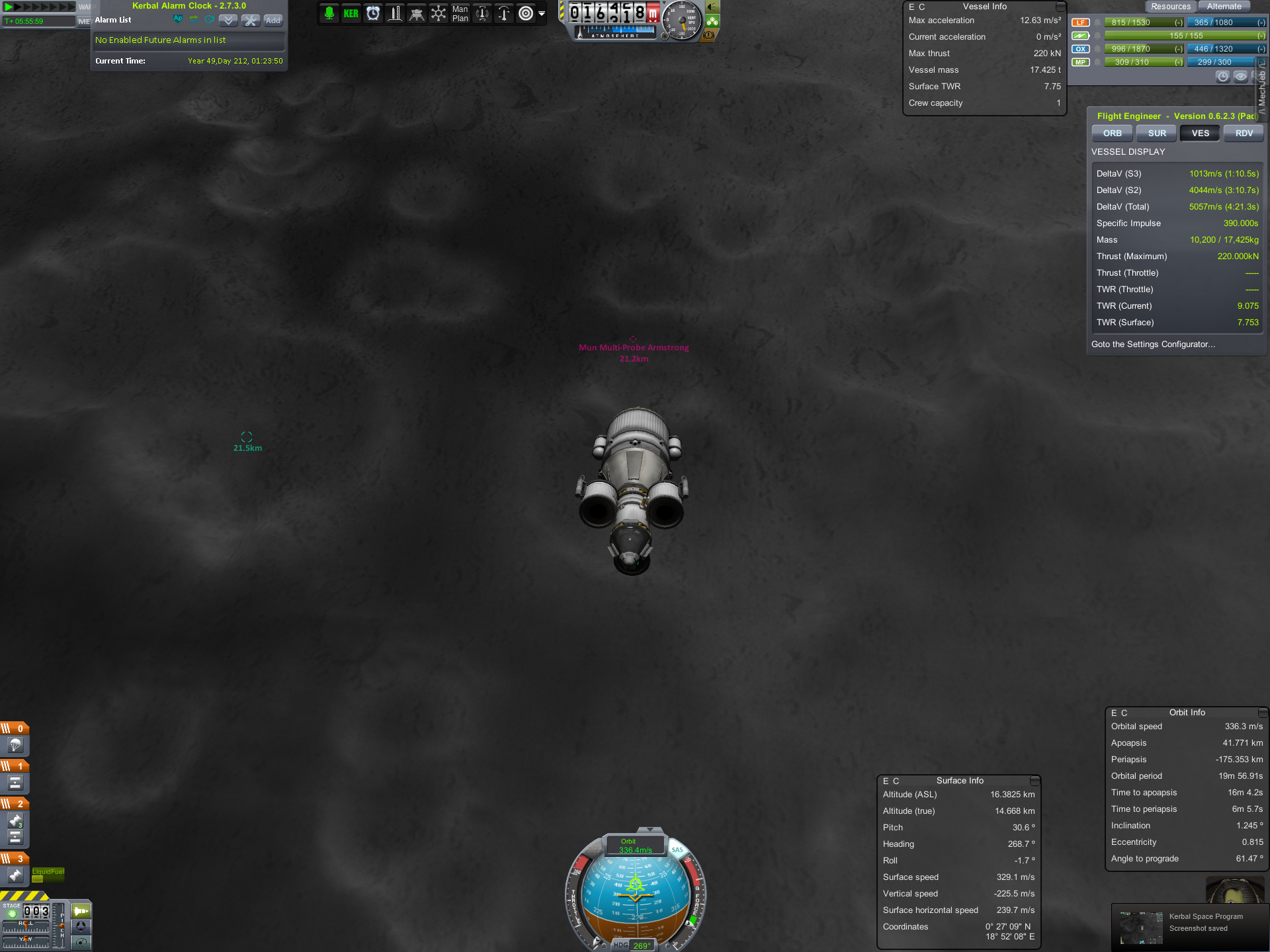Click the parachute icon in stage 0
1270x952 pixels.
click(15, 746)
